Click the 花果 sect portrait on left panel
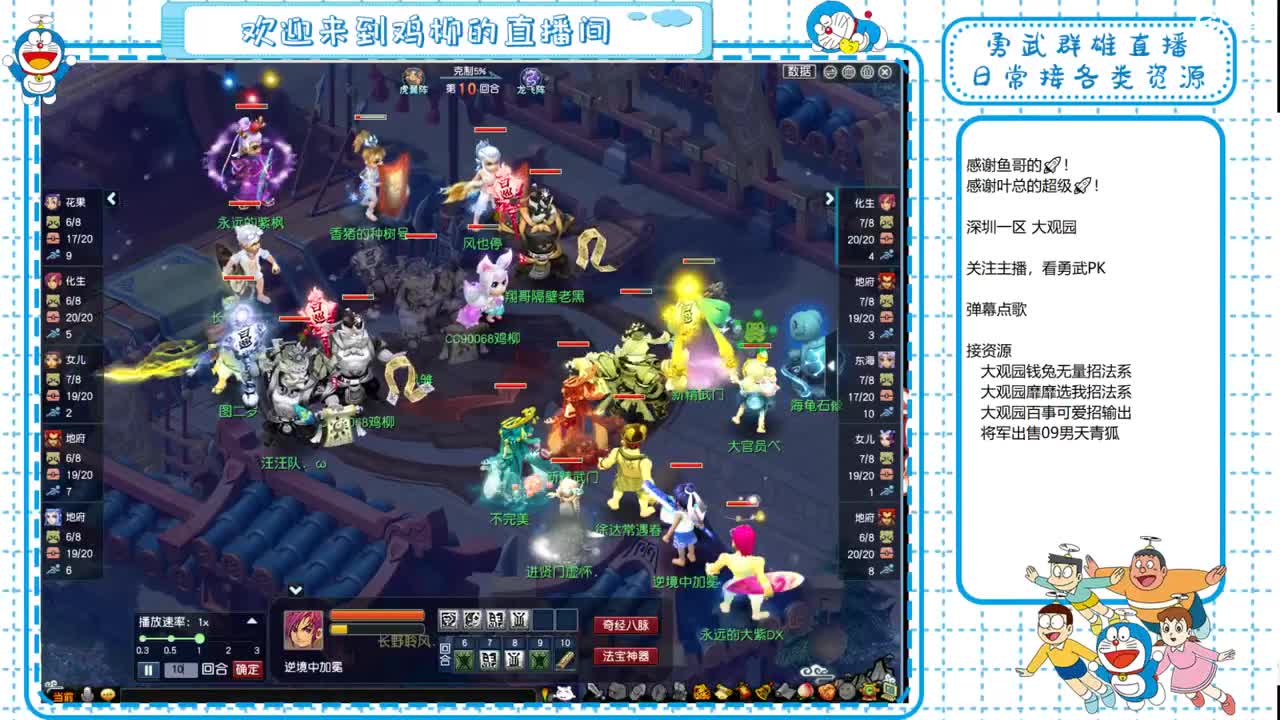 point(53,201)
